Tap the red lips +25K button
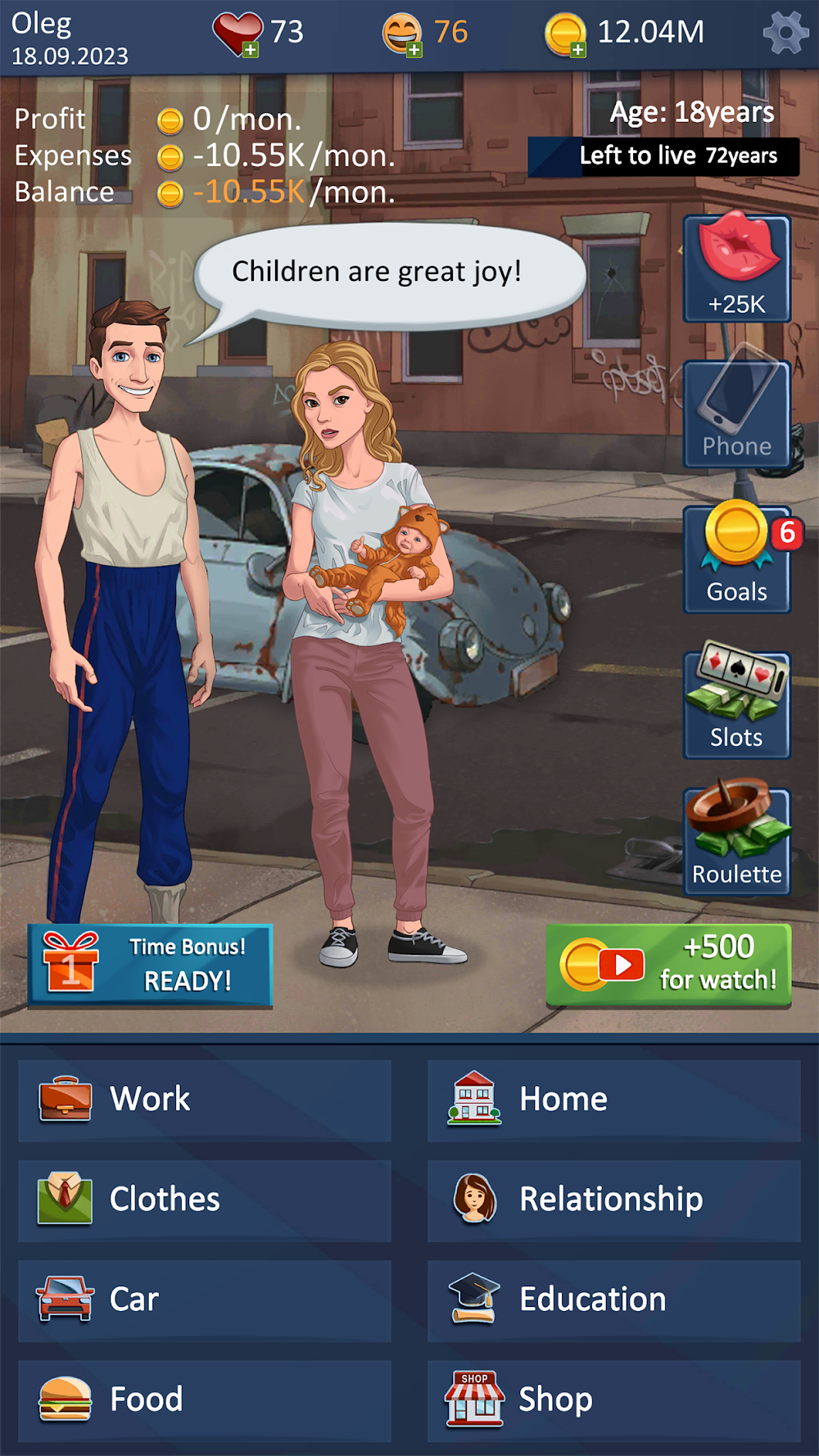 (737, 269)
